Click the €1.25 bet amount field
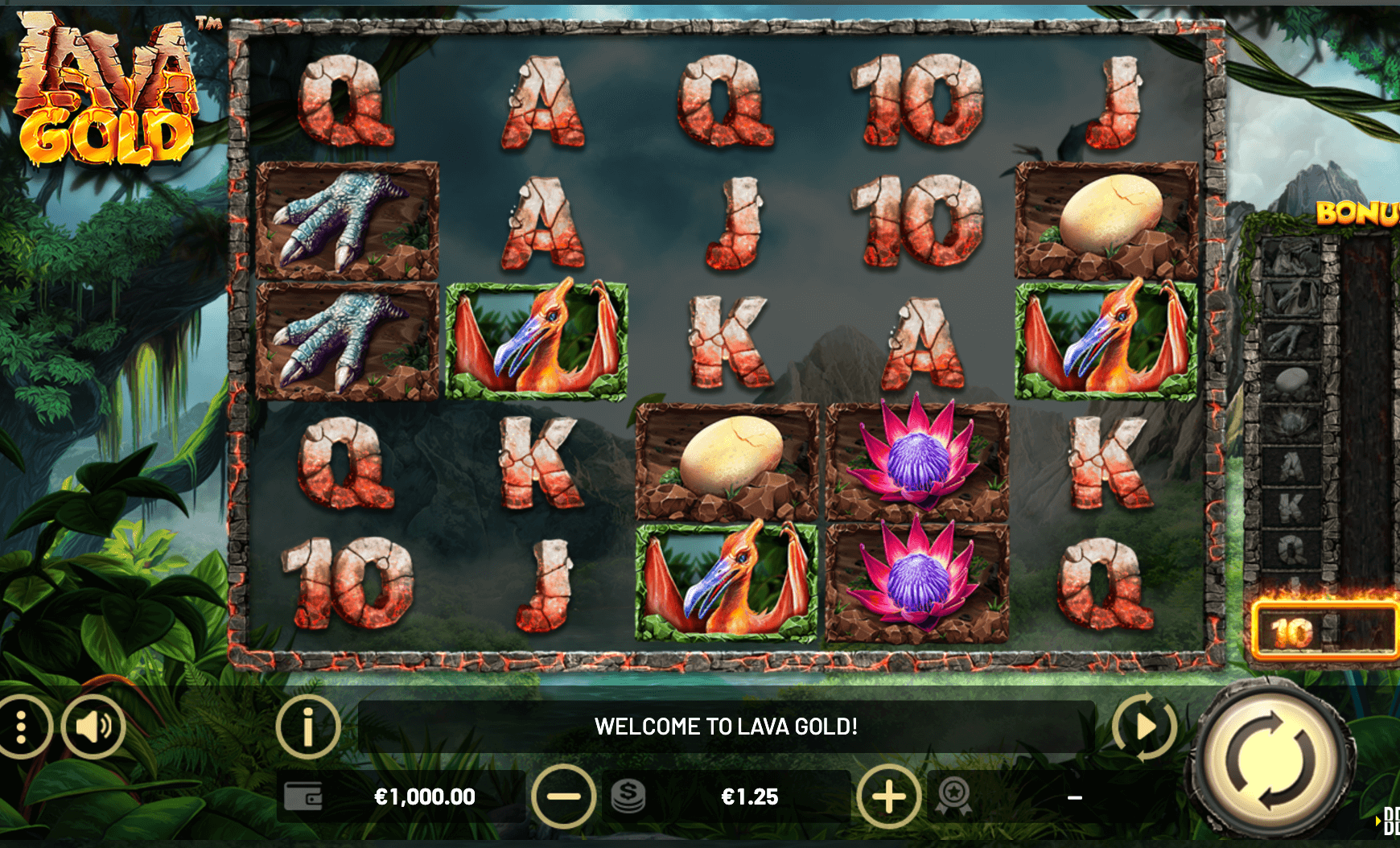Image resolution: width=1400 pixels, height=848 pixels. (x=749, y=797)
